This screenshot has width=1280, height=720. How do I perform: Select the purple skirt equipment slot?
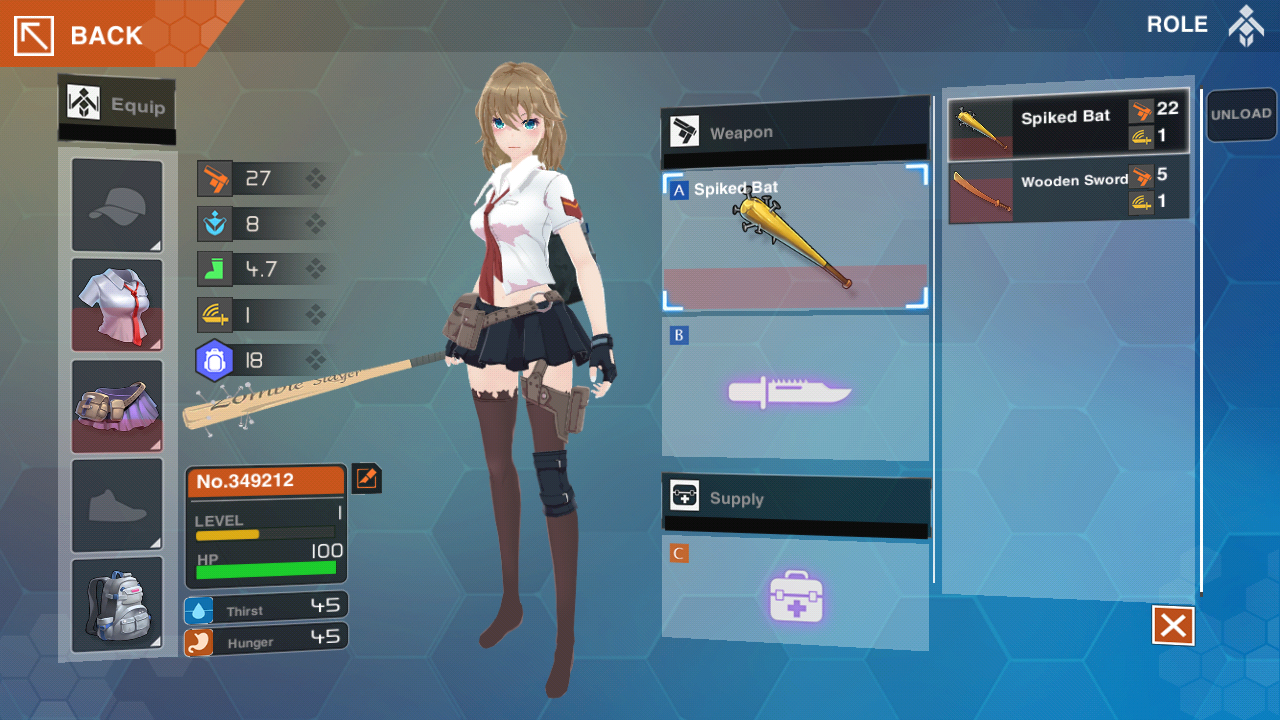coord(117,406)
